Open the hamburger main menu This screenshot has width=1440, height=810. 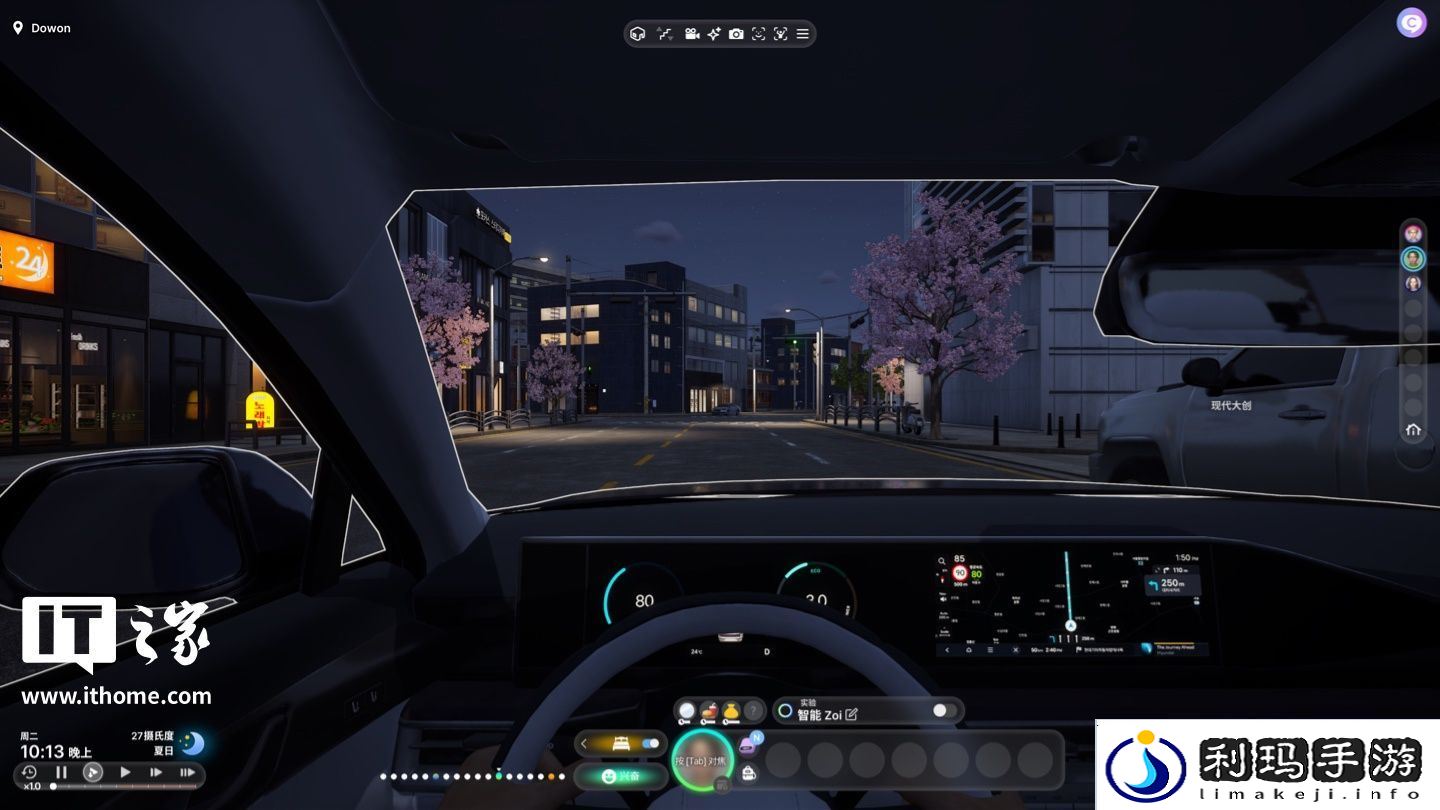(x=802, y=34)
